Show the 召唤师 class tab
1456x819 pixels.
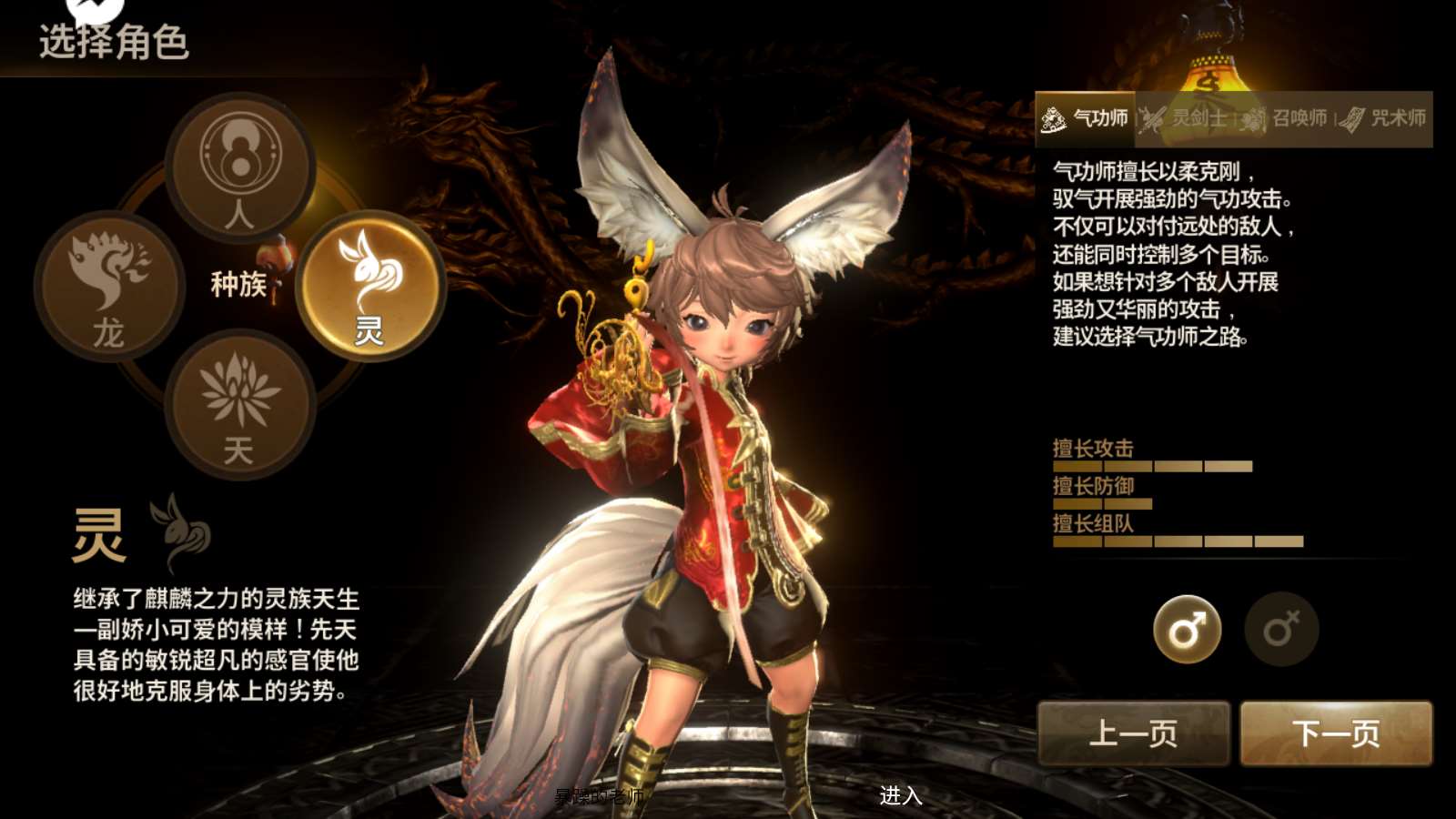click(x=1285, y=118)
